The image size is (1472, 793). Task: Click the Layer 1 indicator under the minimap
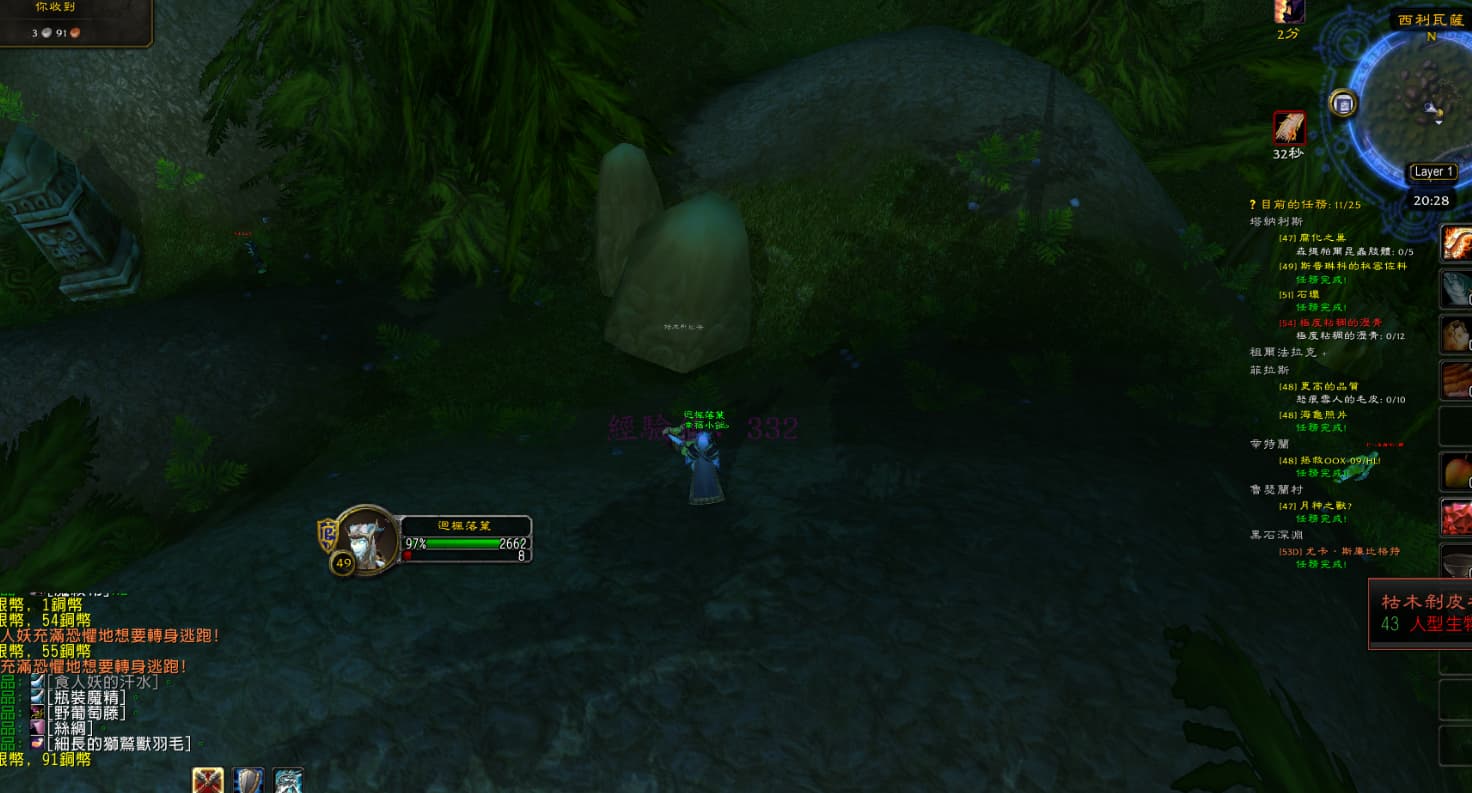[x=1433, y=172]
